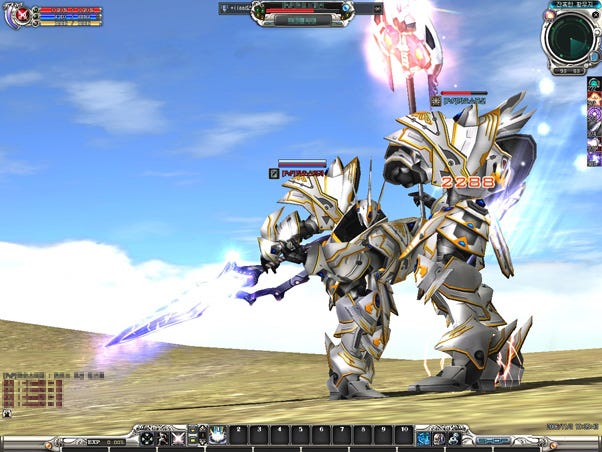Click the target info frame at top center
This screenshot has height=452, width=602.
pyautogui.click(x=301, y=12)
